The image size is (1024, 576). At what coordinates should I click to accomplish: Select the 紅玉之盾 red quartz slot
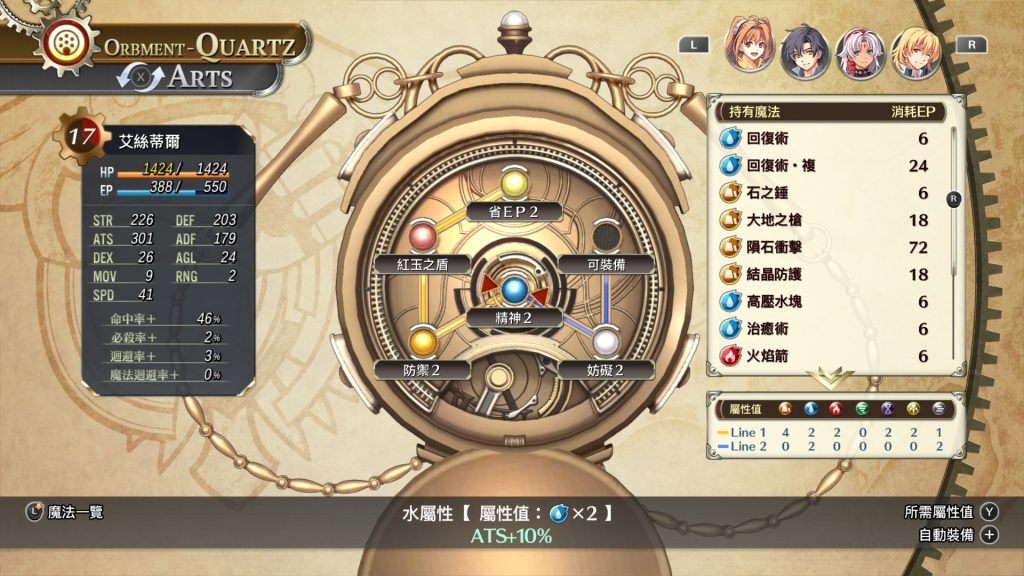click(x=423, y=238)
